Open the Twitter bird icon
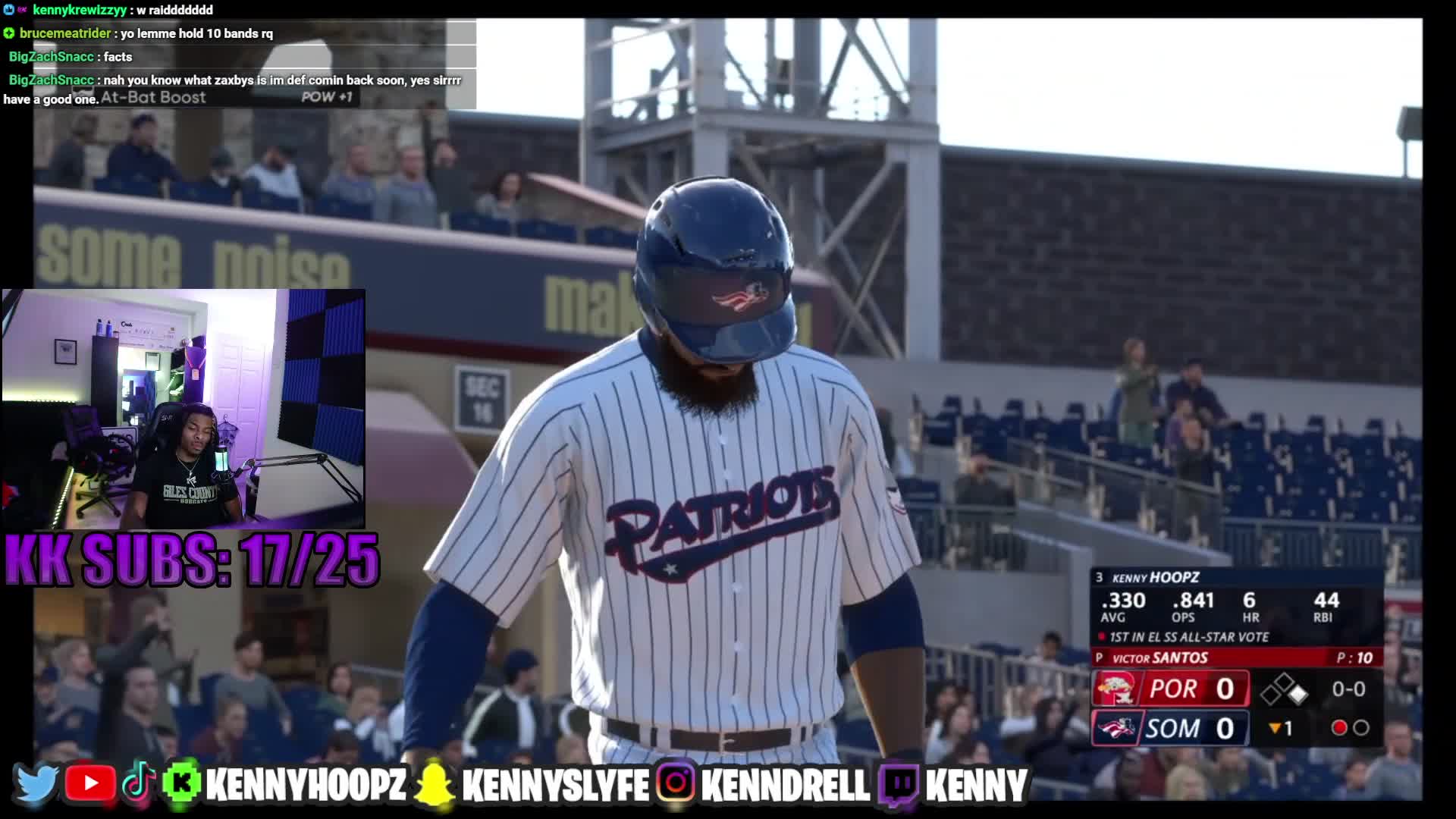The image size is (1456, 819). click(36, 784)
